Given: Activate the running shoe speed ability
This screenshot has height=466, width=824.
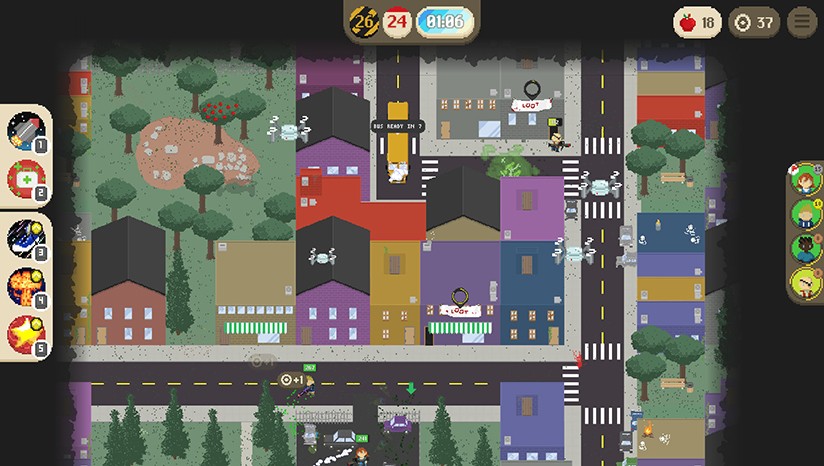Looking at the screenshot, I should coord(24,239).
